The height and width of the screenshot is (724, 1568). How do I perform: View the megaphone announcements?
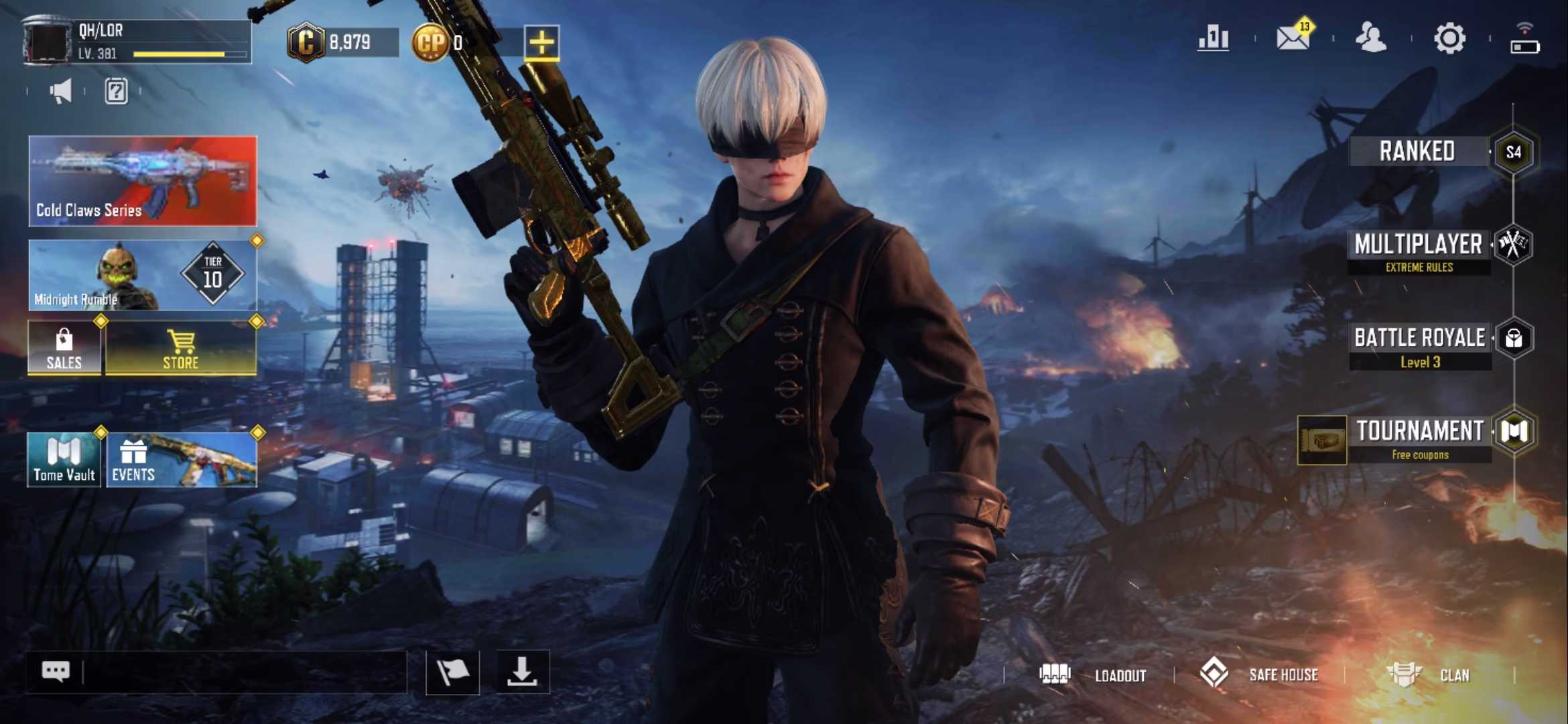(x=61, y=91)
